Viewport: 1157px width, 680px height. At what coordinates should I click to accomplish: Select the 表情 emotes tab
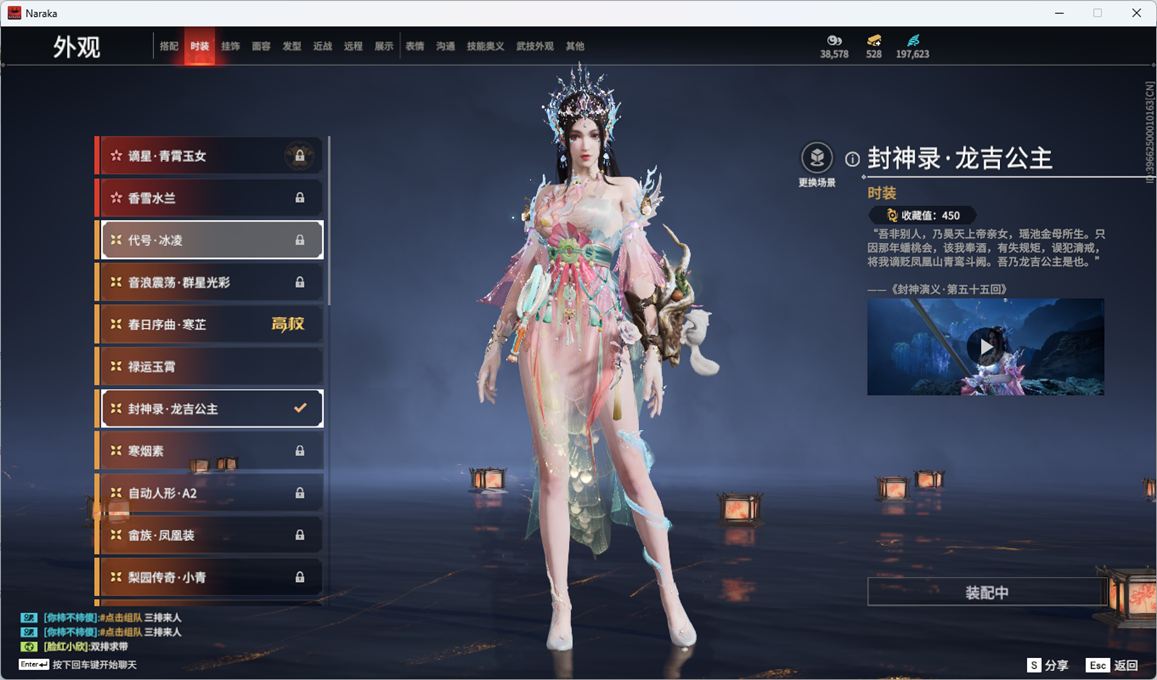click(x=414, y=46)
